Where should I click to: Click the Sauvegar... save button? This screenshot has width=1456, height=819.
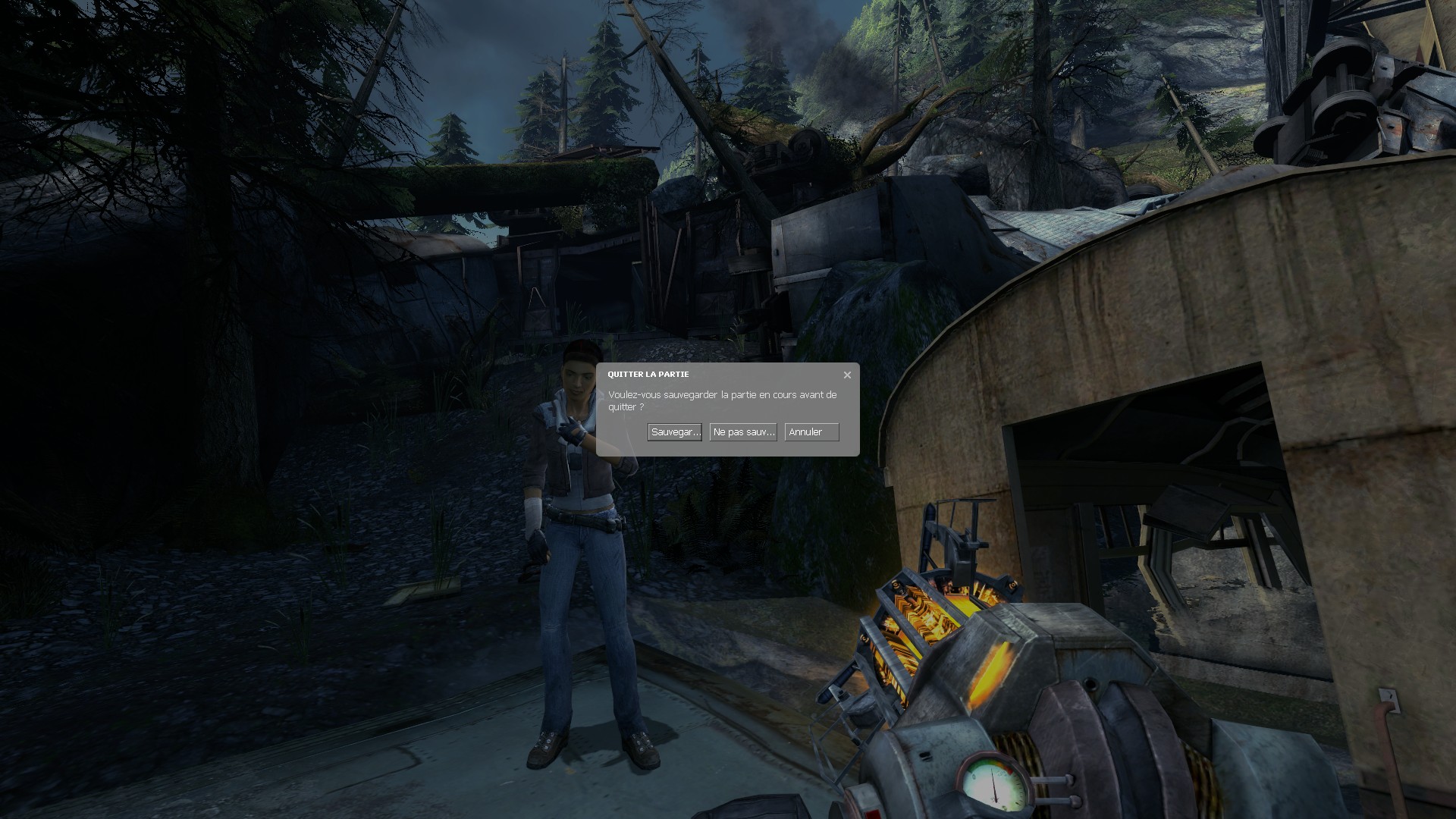click(674, 432)
